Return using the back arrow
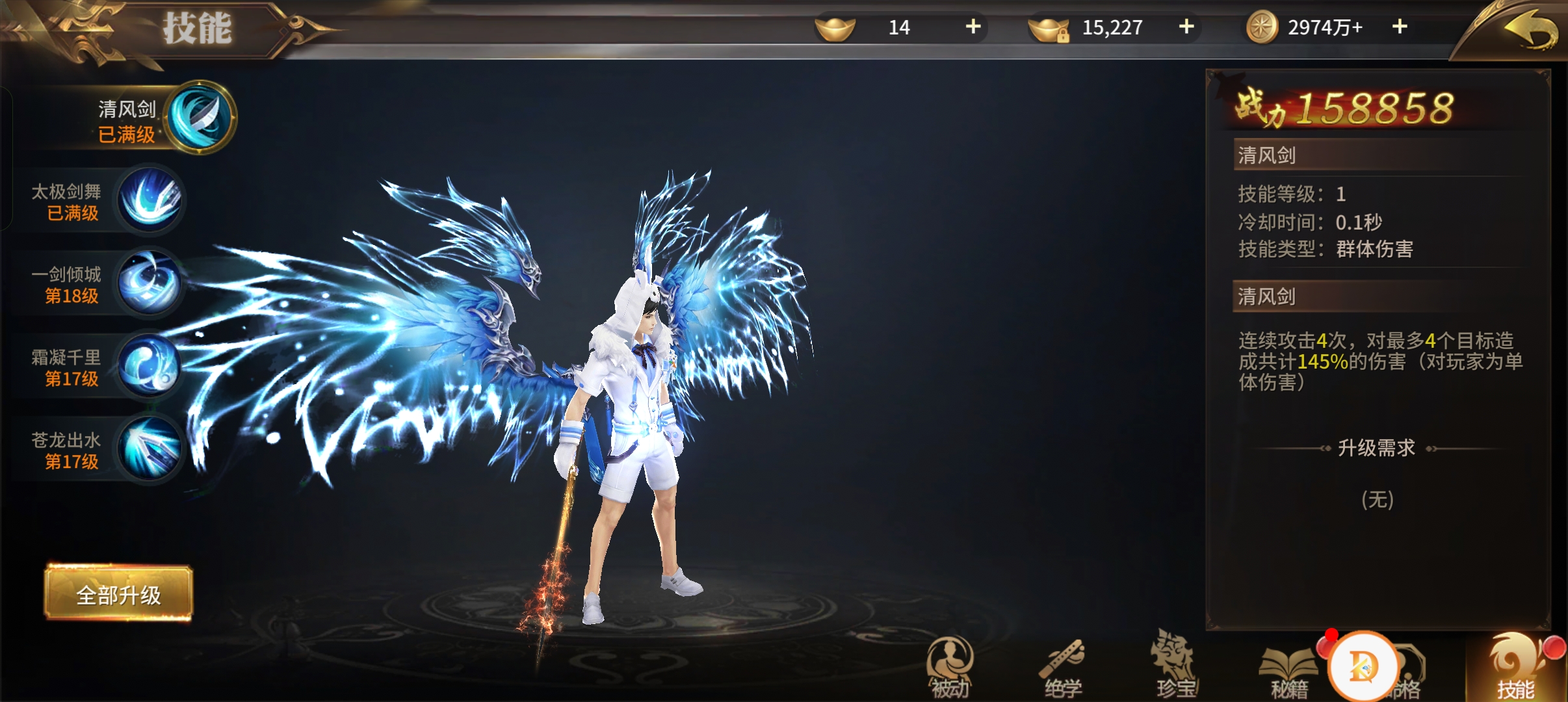1568x702 pixels. [1530, 31]
